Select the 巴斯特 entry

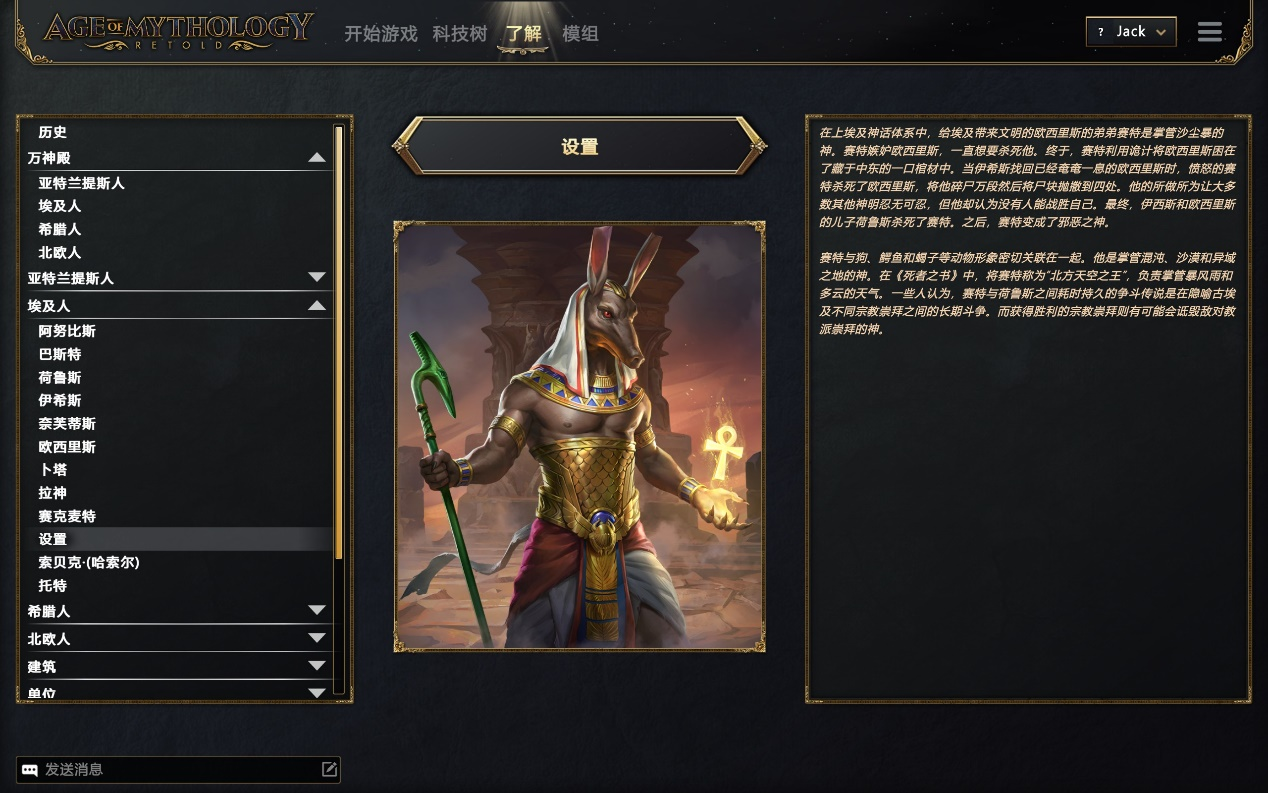pyautogui.click(x=60, y=354)
